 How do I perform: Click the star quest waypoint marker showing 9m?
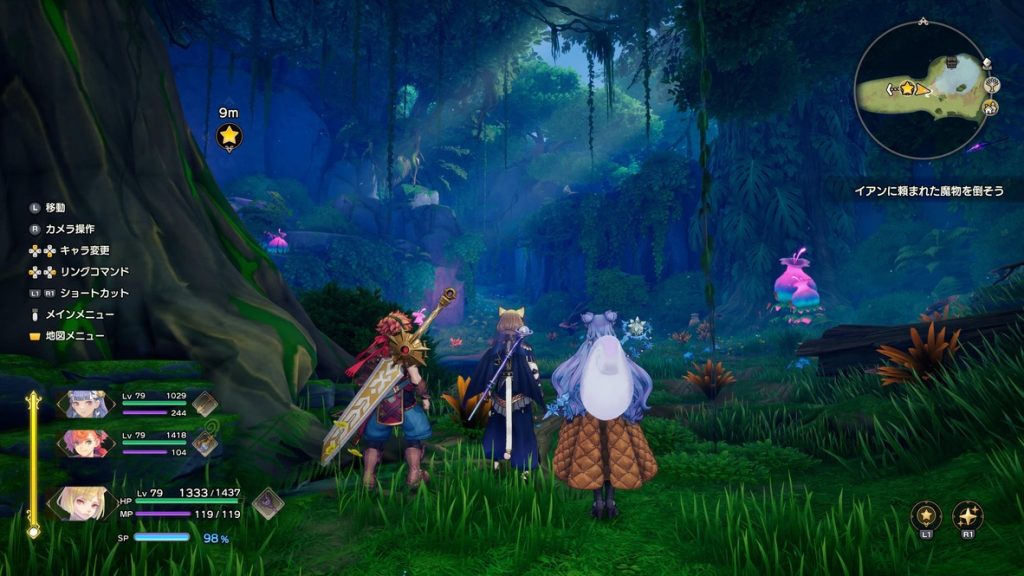pos(229,135)
